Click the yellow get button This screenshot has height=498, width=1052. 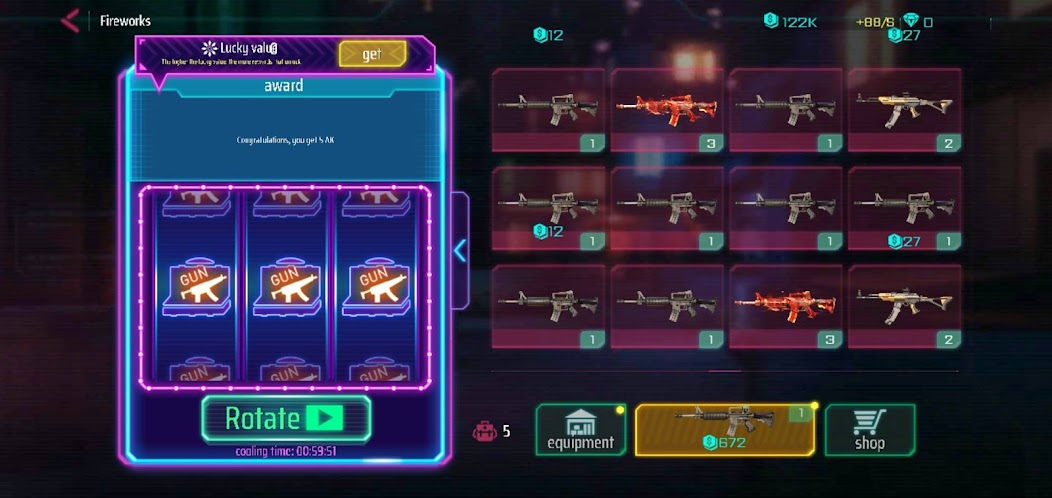(372, 54)
